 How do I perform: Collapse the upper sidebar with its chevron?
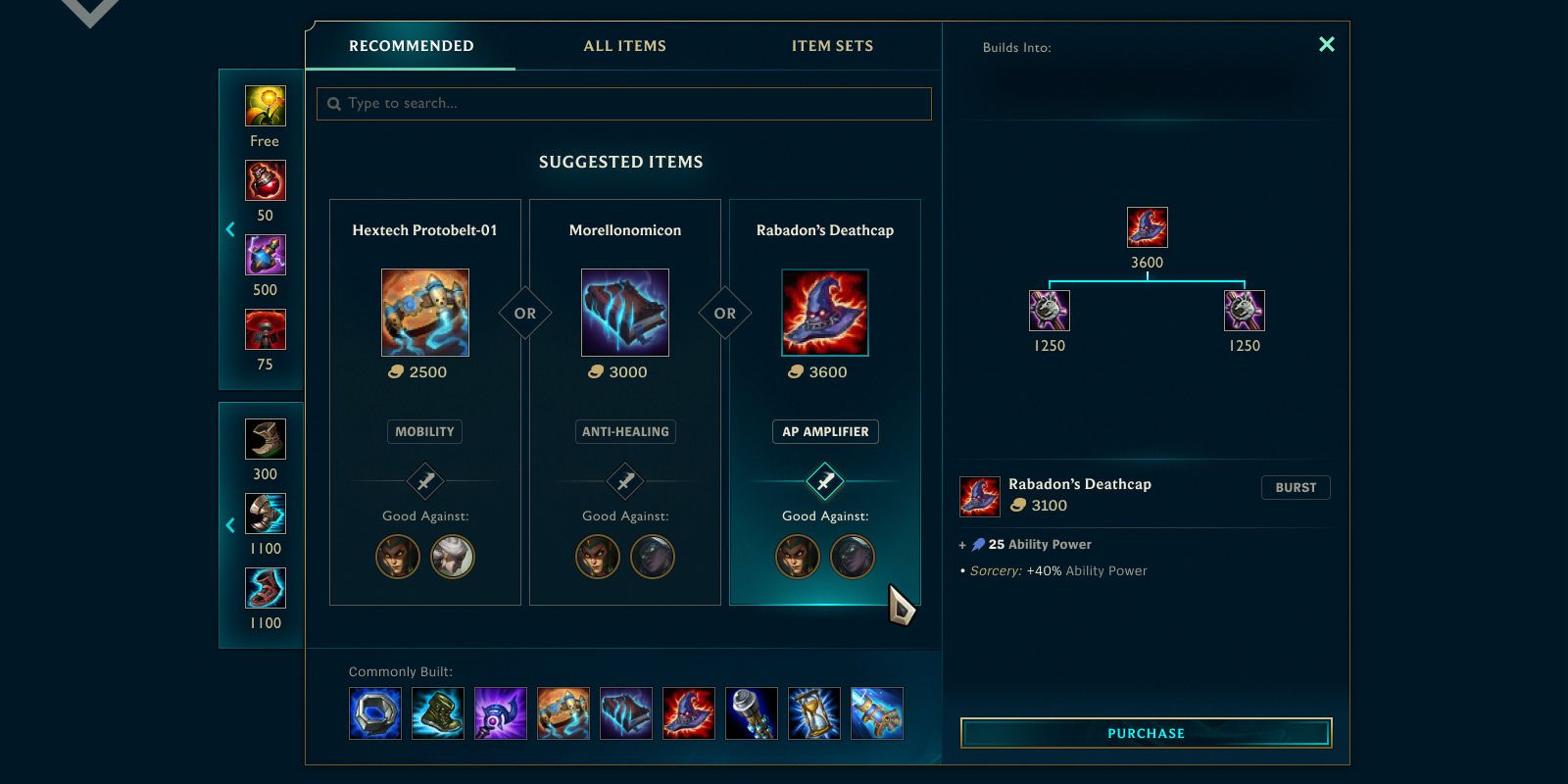(x=229, y=229)
